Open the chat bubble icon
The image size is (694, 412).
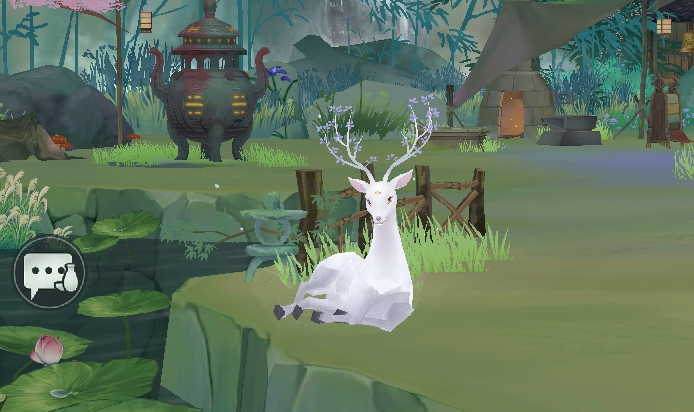[48, 272]
